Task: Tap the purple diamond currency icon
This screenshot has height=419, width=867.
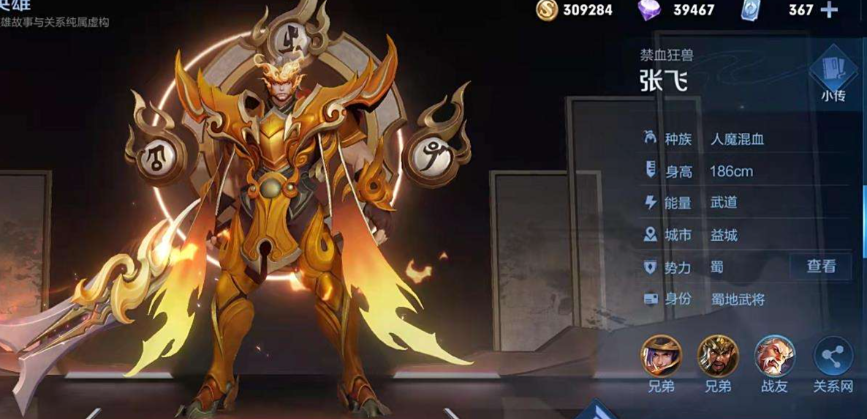Action: [649, 10]
